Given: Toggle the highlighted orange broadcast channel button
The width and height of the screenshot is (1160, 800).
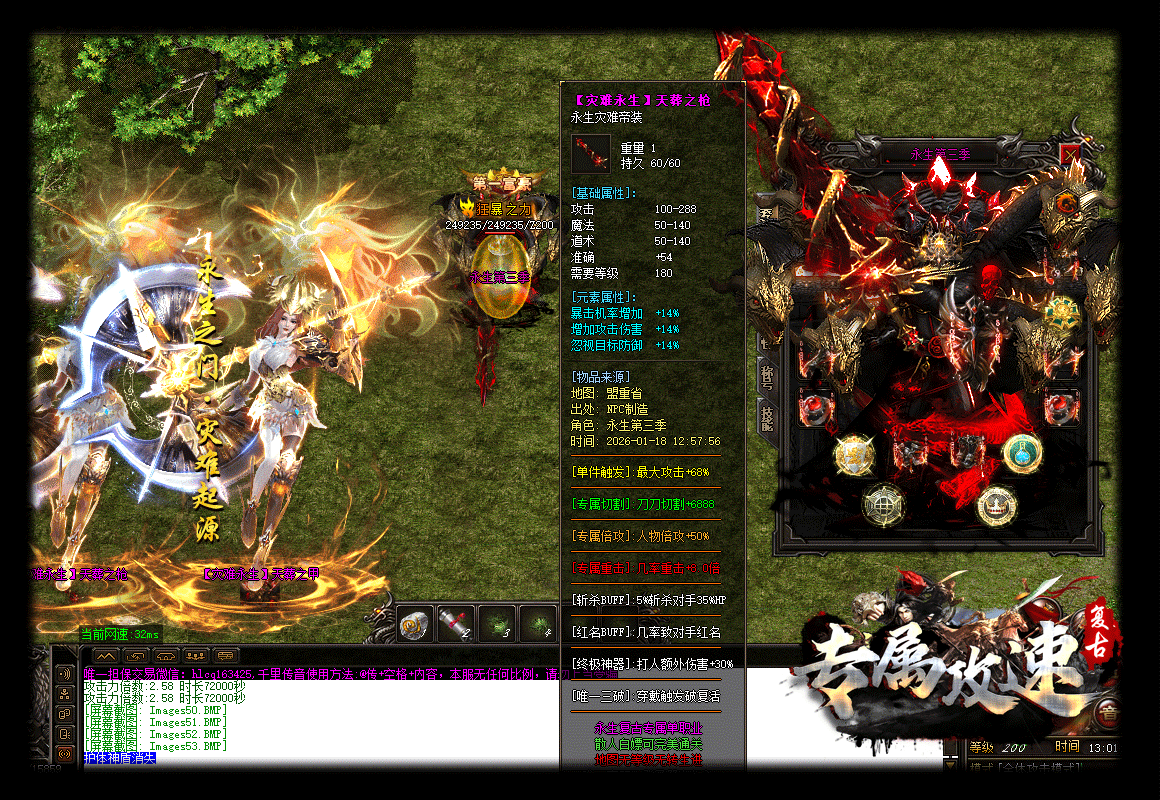Looking at the screenshot, I should coord(66,754).
